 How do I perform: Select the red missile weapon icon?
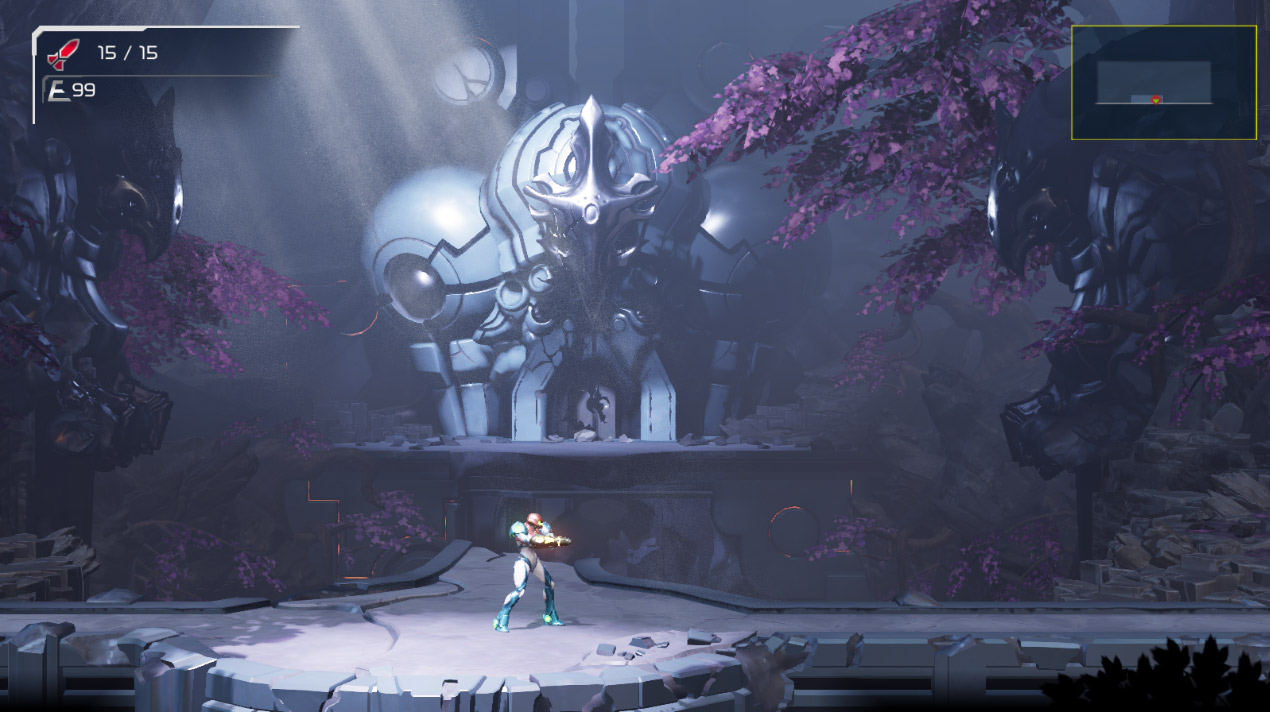pyautogui.click(x=63, y=53)
